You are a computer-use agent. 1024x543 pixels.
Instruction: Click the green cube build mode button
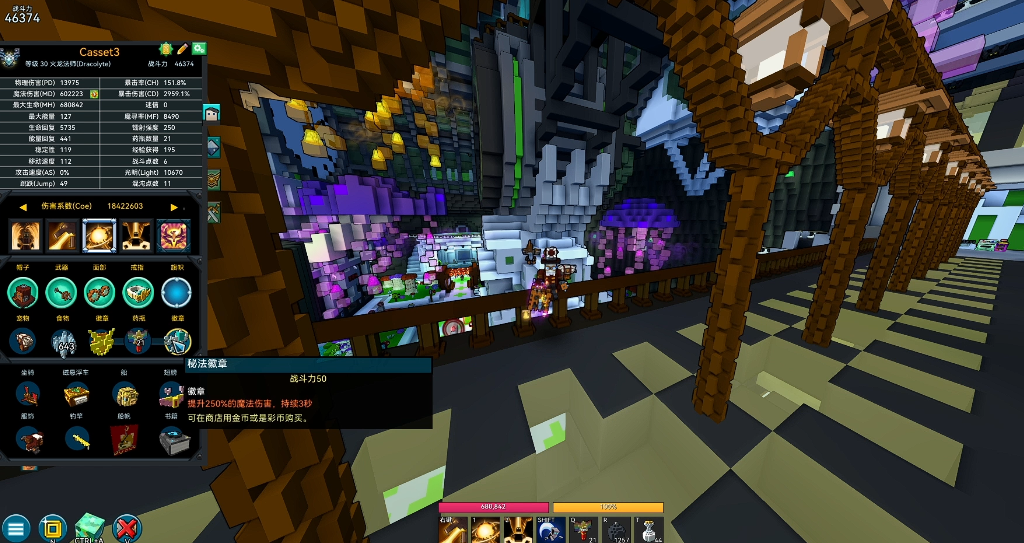click(x=90, y=527)
